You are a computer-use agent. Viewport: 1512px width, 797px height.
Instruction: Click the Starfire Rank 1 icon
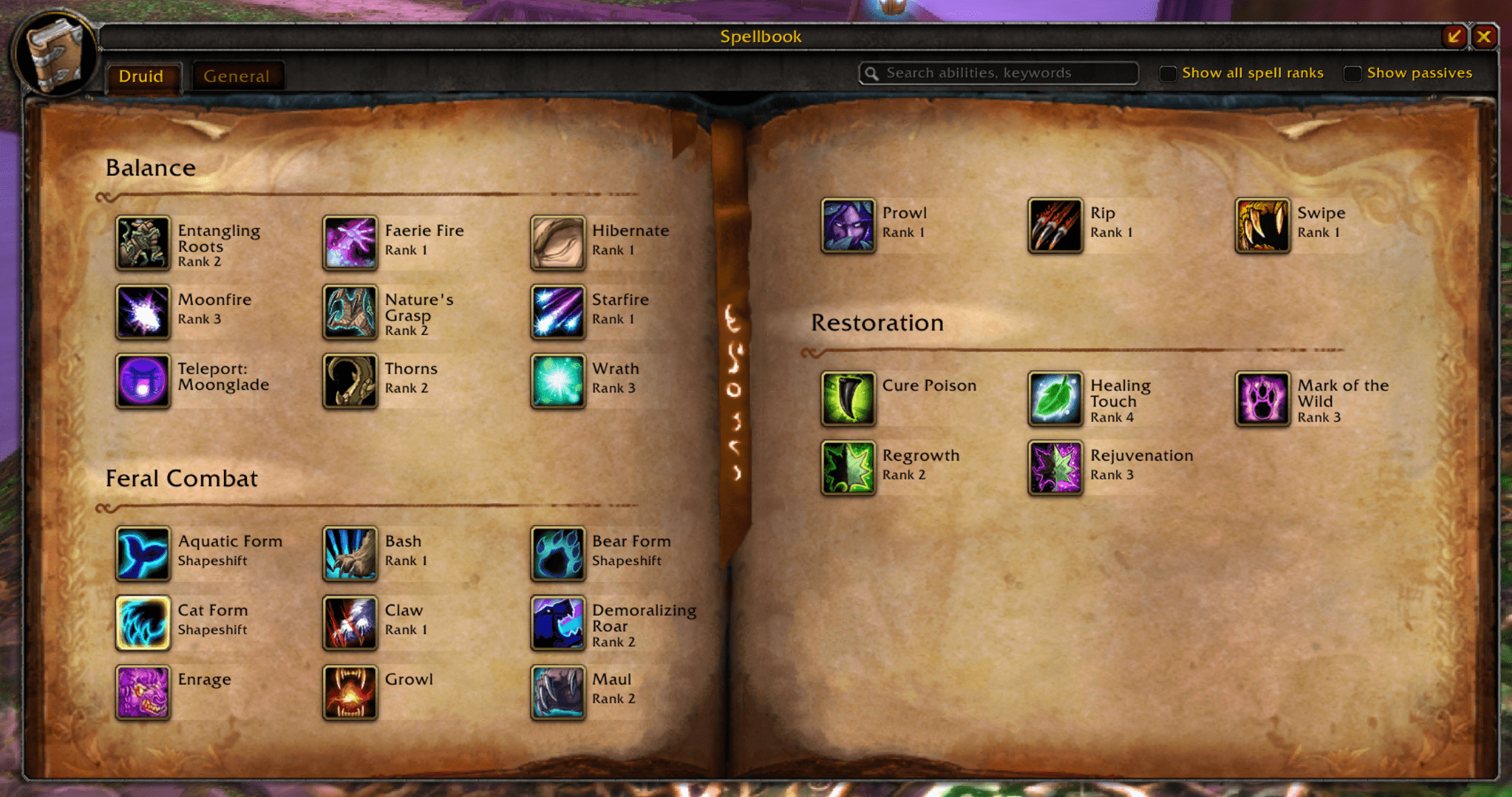557,312
